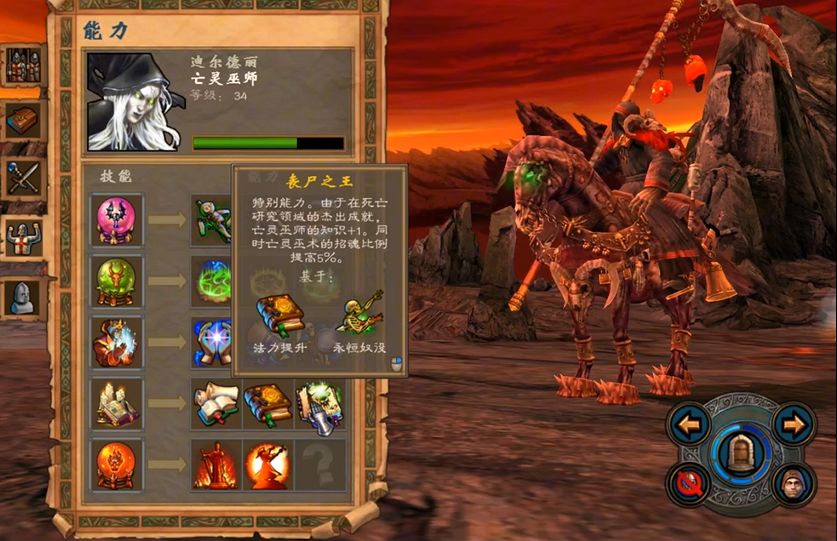The height and width of the screenshot is (541, 837).
Task: Select the pink orb skill icon
Action: [117, 220]
